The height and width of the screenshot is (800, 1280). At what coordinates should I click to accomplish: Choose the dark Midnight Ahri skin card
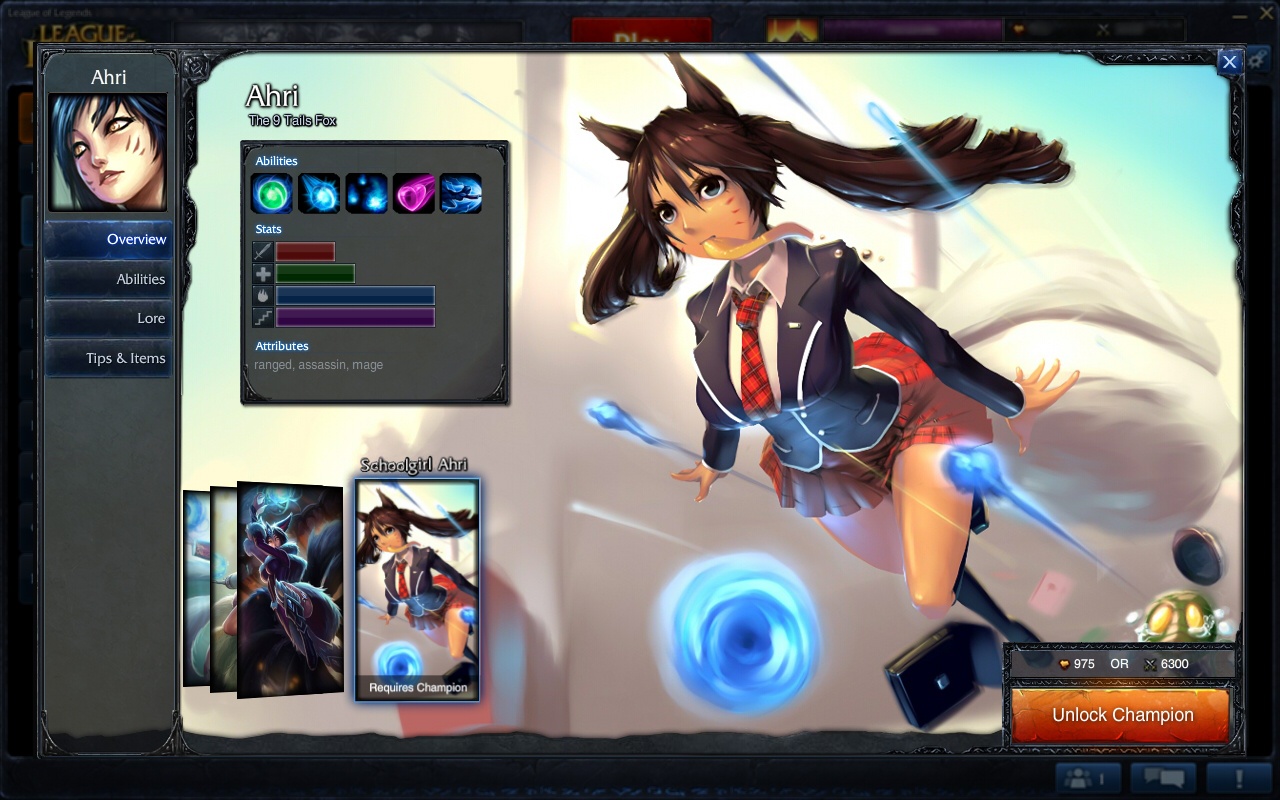[290, 590]
